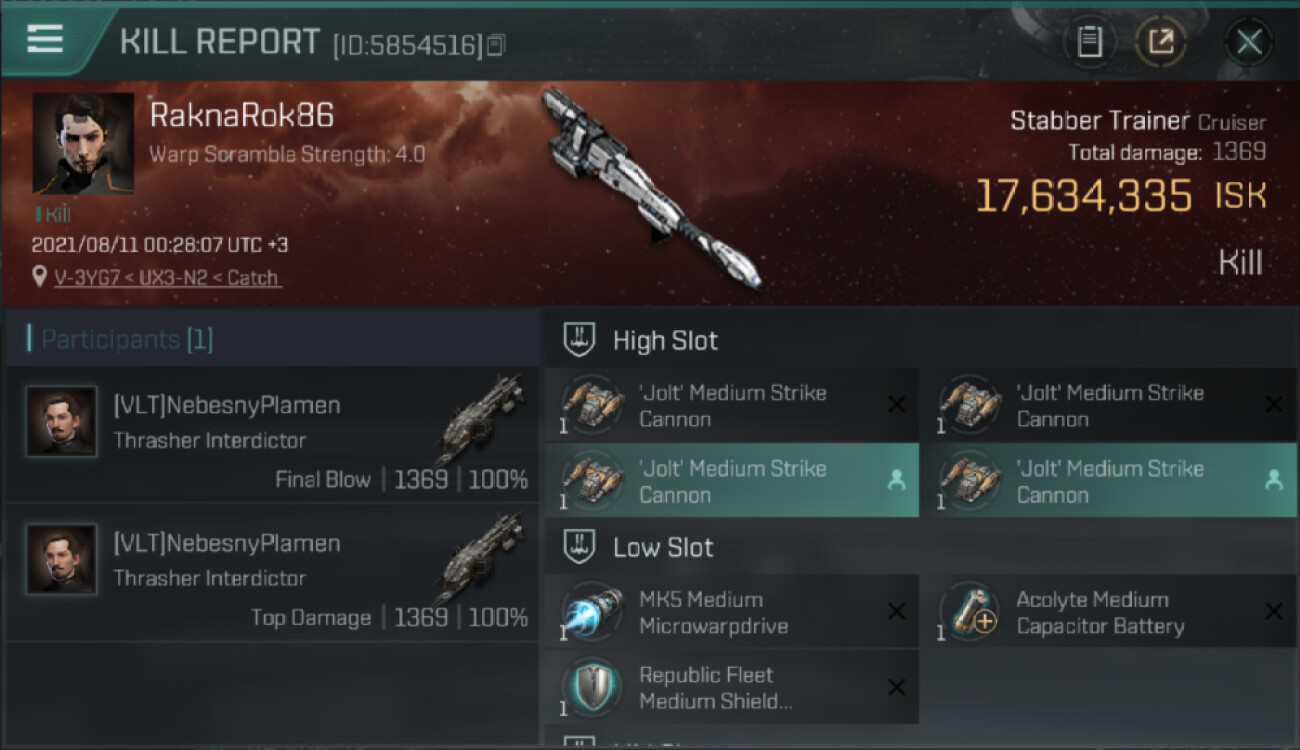The height and width of the screenshot is (750, 1300).
Task: View RaknaRok86's character portrait
Action: click(x=83, y=143)
